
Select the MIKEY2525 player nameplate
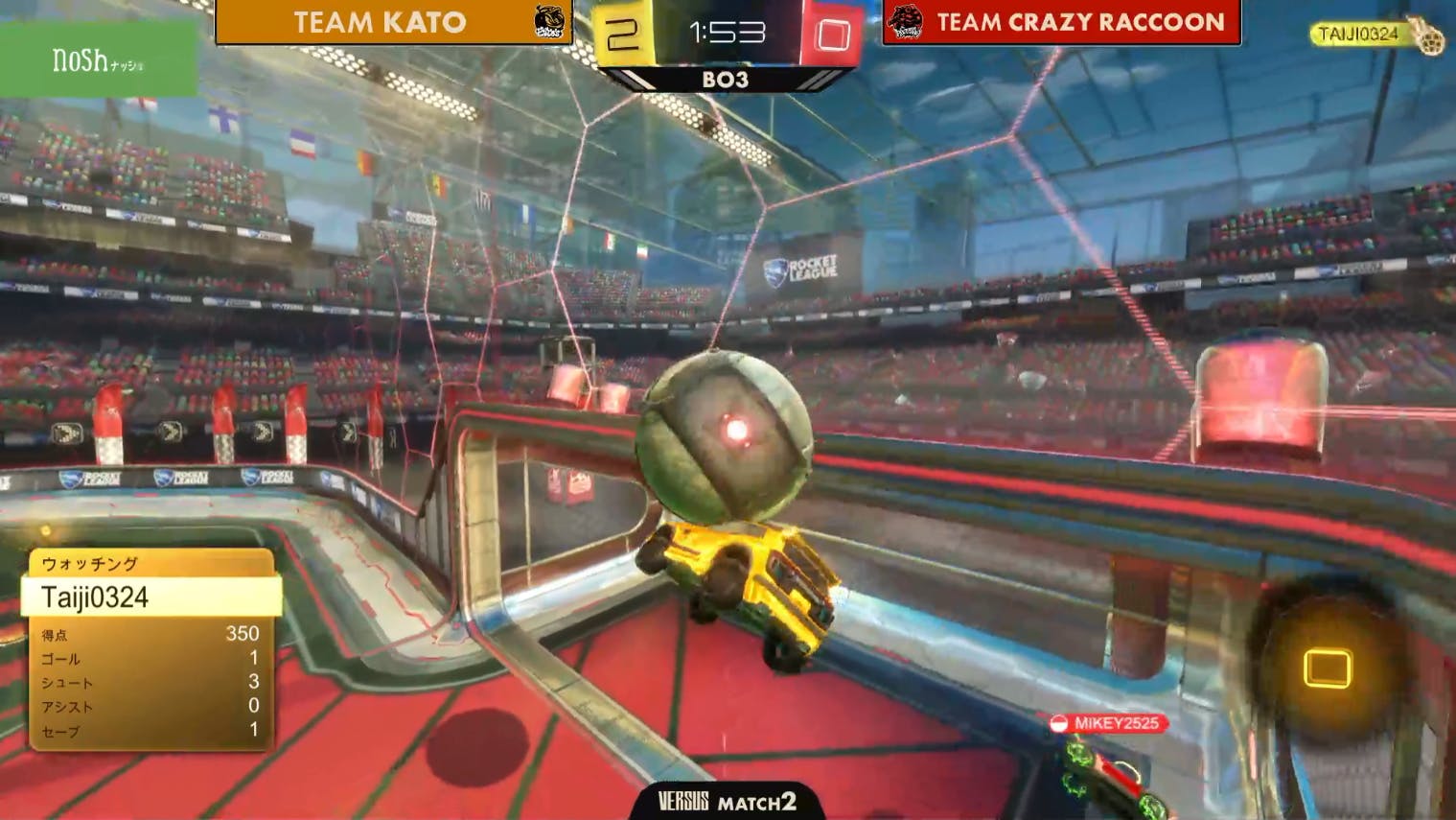(x=1108, y=723)
